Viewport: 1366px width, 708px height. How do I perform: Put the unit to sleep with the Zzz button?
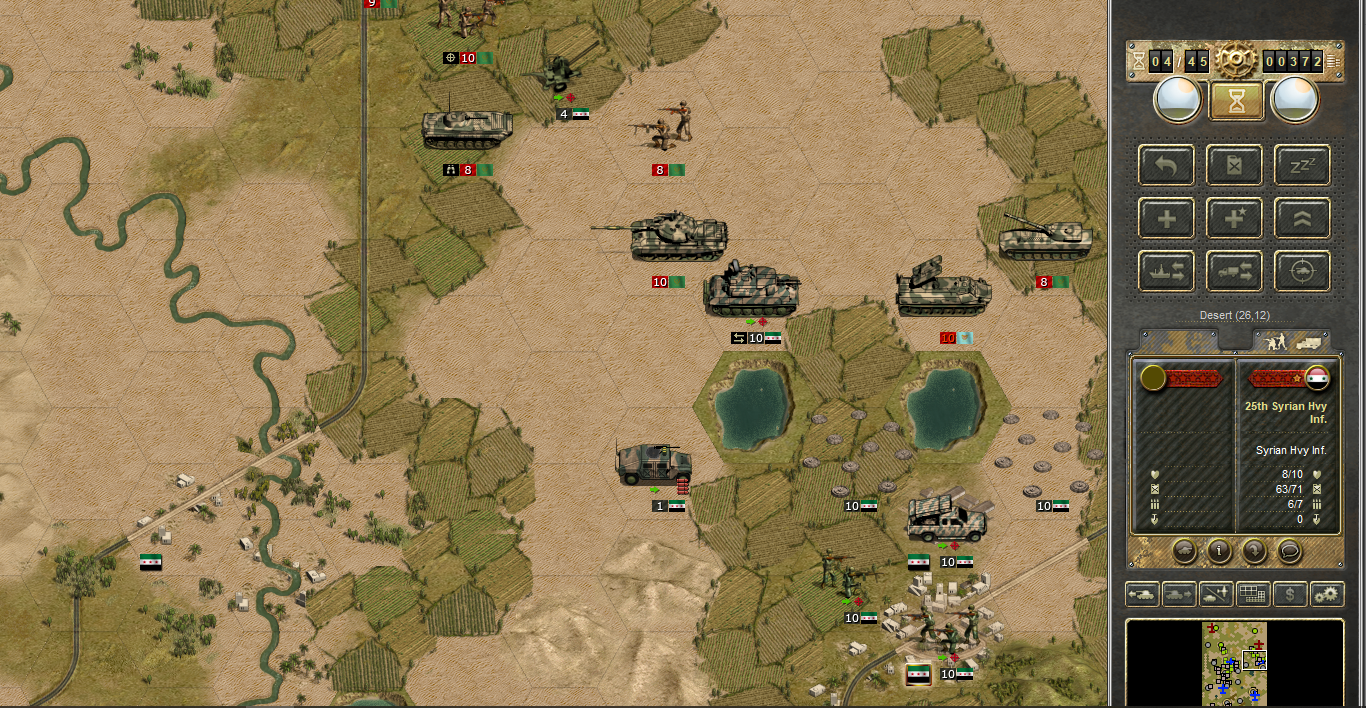tap(1302, 165)
